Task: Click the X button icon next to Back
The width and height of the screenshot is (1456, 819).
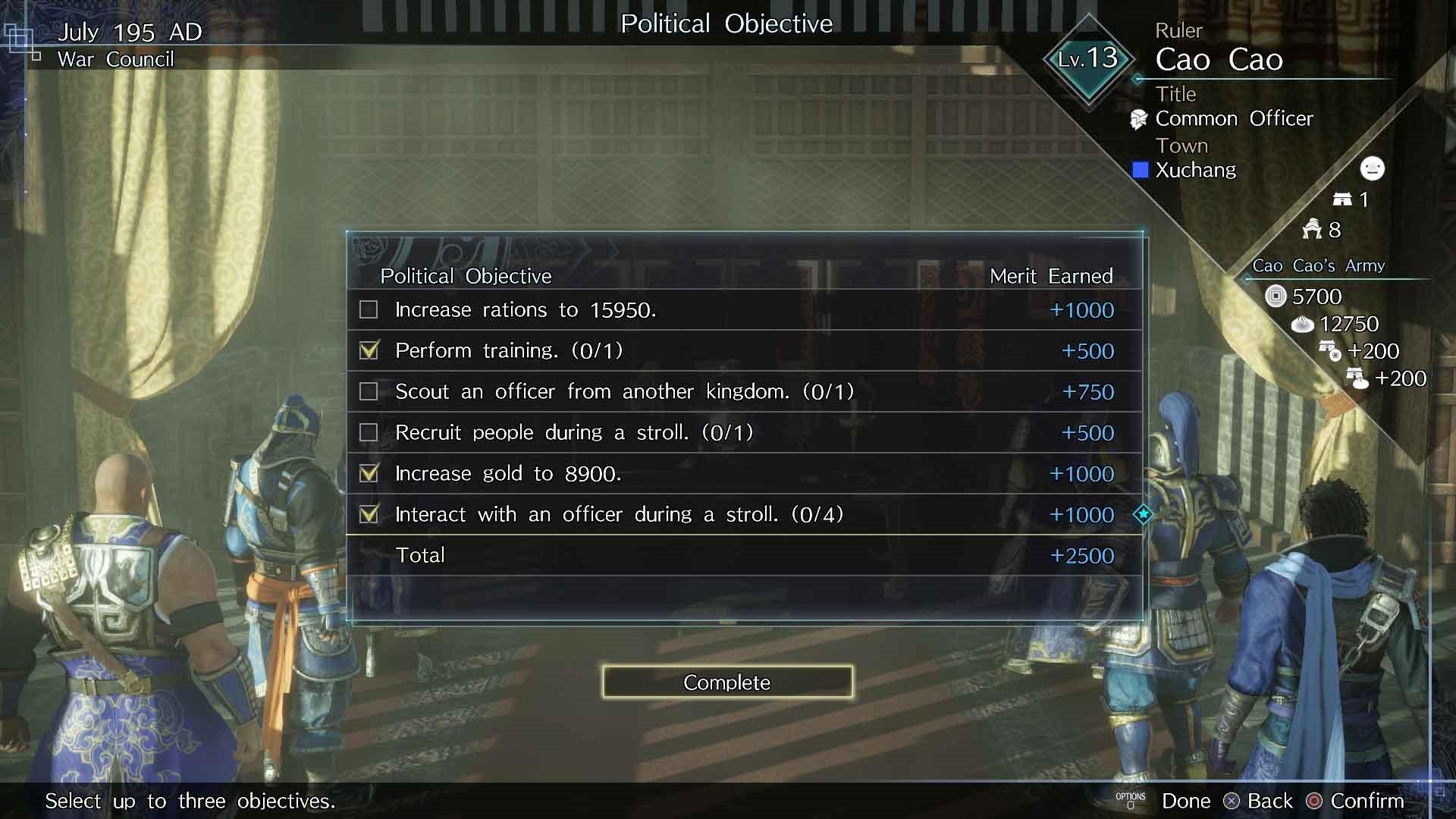Action: coord(1233,800)
